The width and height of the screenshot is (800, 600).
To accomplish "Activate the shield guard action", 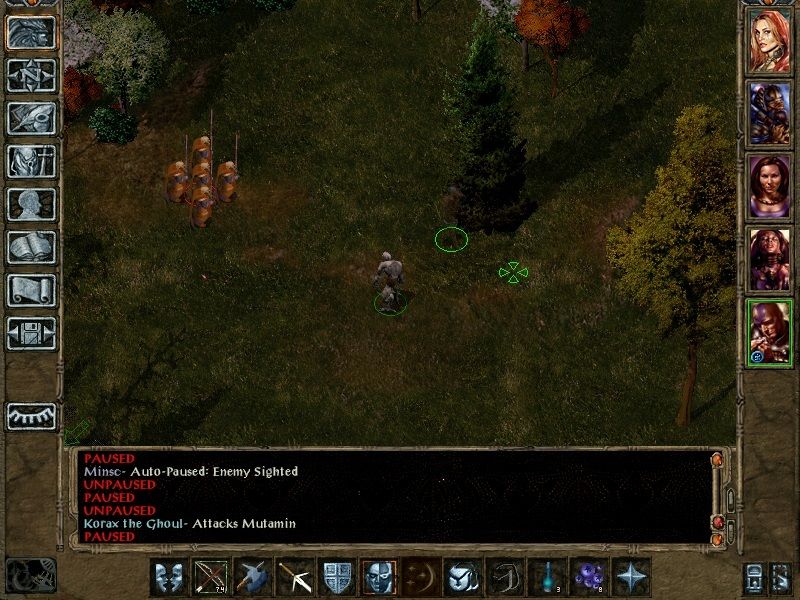I will tap(335, 578).
